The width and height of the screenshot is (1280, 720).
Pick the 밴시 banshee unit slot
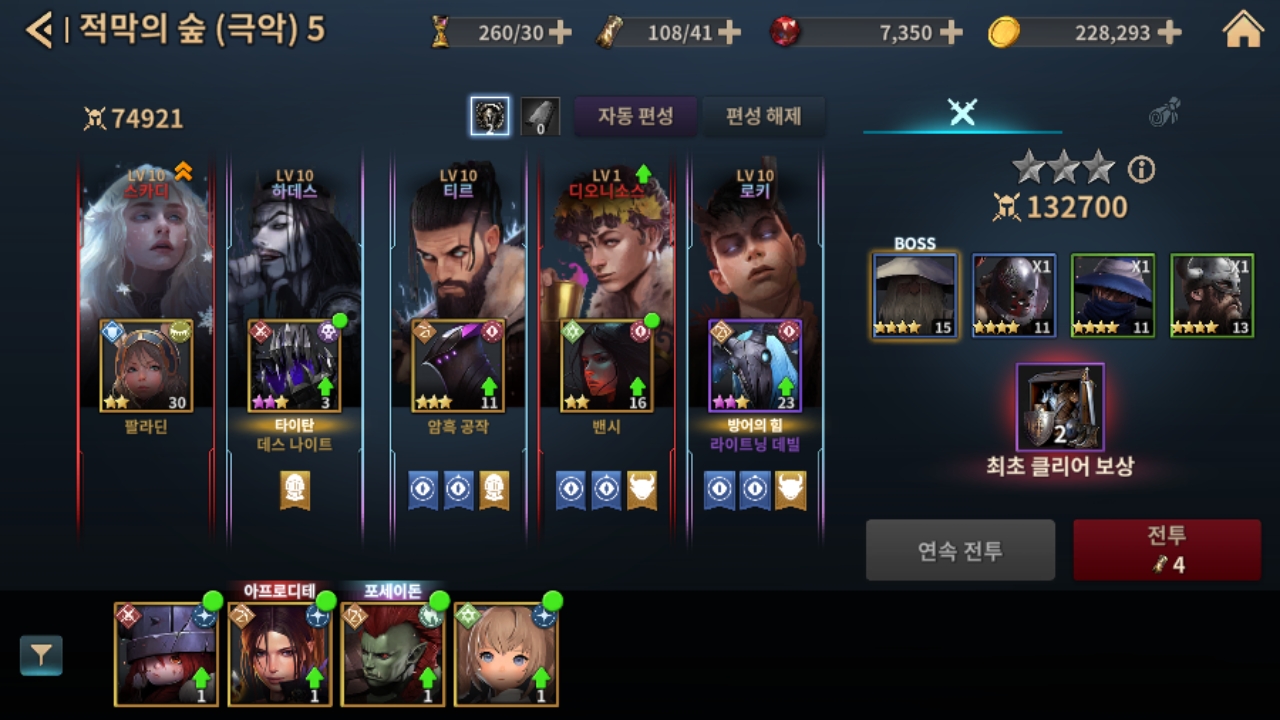point(606,366)
